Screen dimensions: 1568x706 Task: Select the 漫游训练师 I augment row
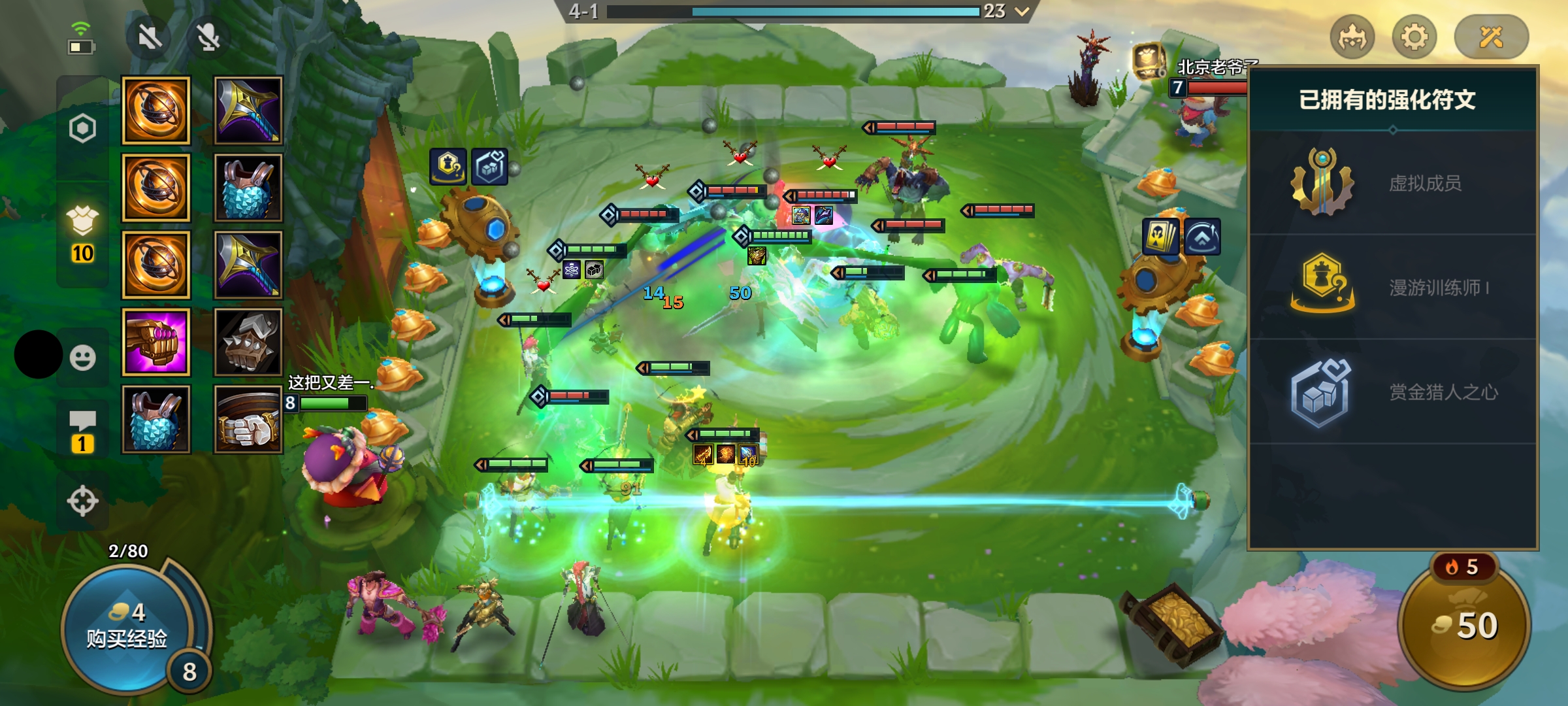pos(1393,288)
